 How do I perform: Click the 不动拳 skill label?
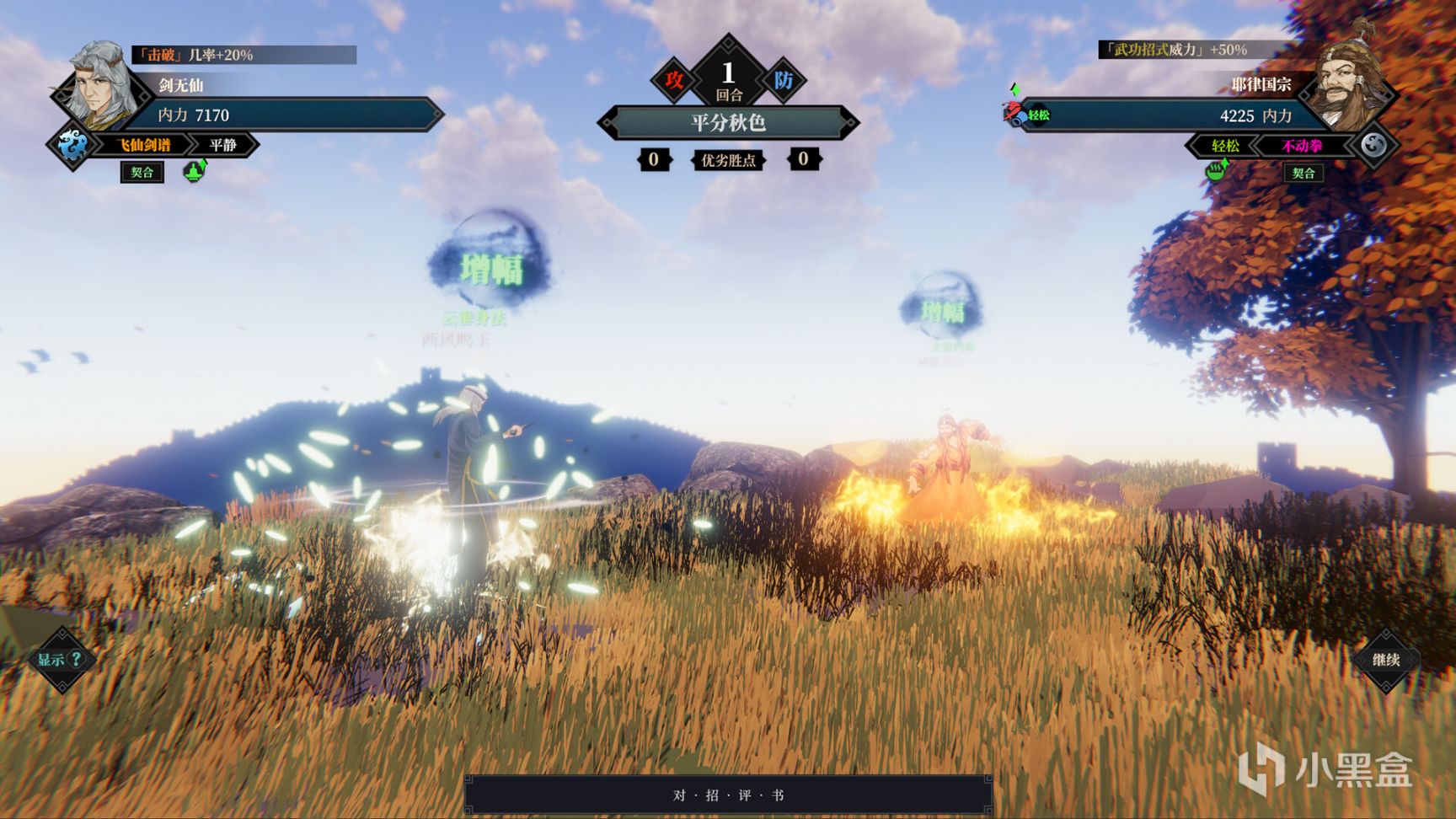[x=1302, y=146]
